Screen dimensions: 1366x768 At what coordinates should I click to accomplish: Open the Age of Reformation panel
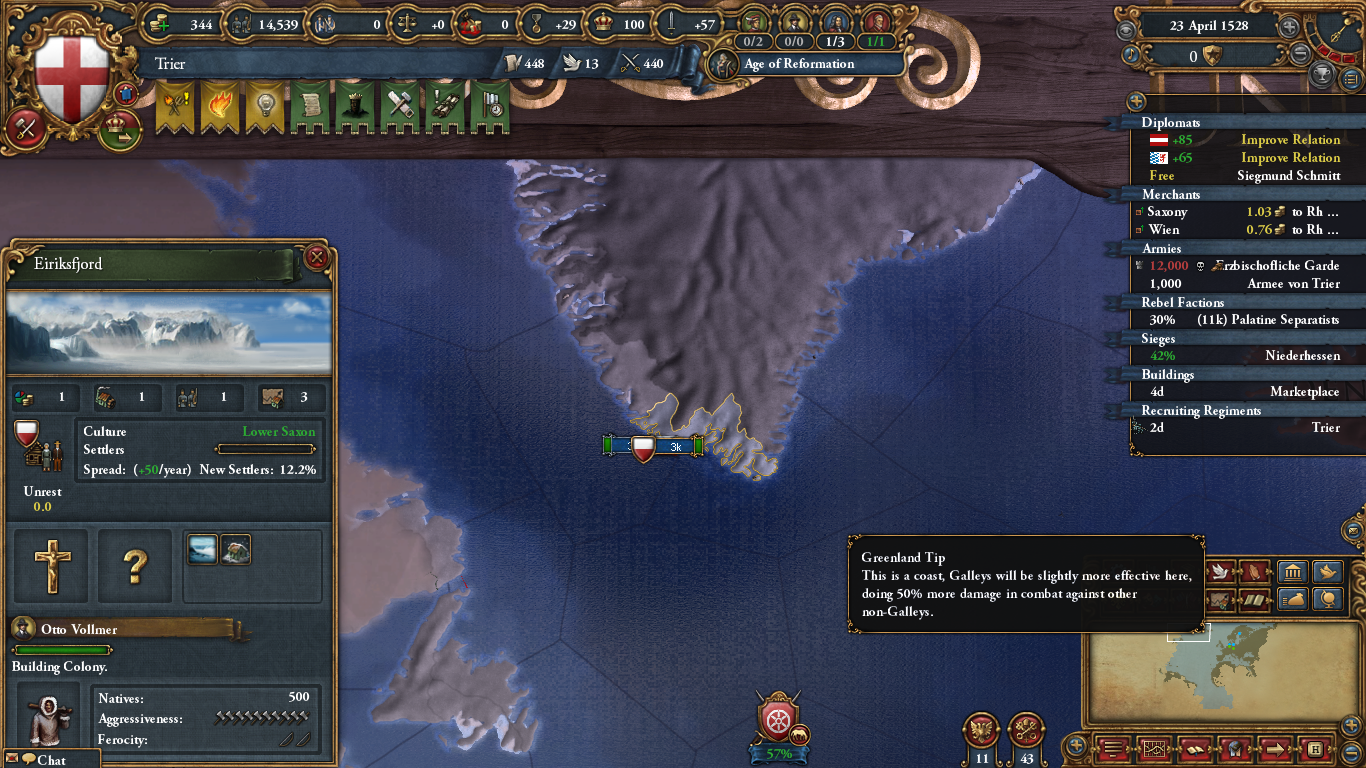coord(798,64)
